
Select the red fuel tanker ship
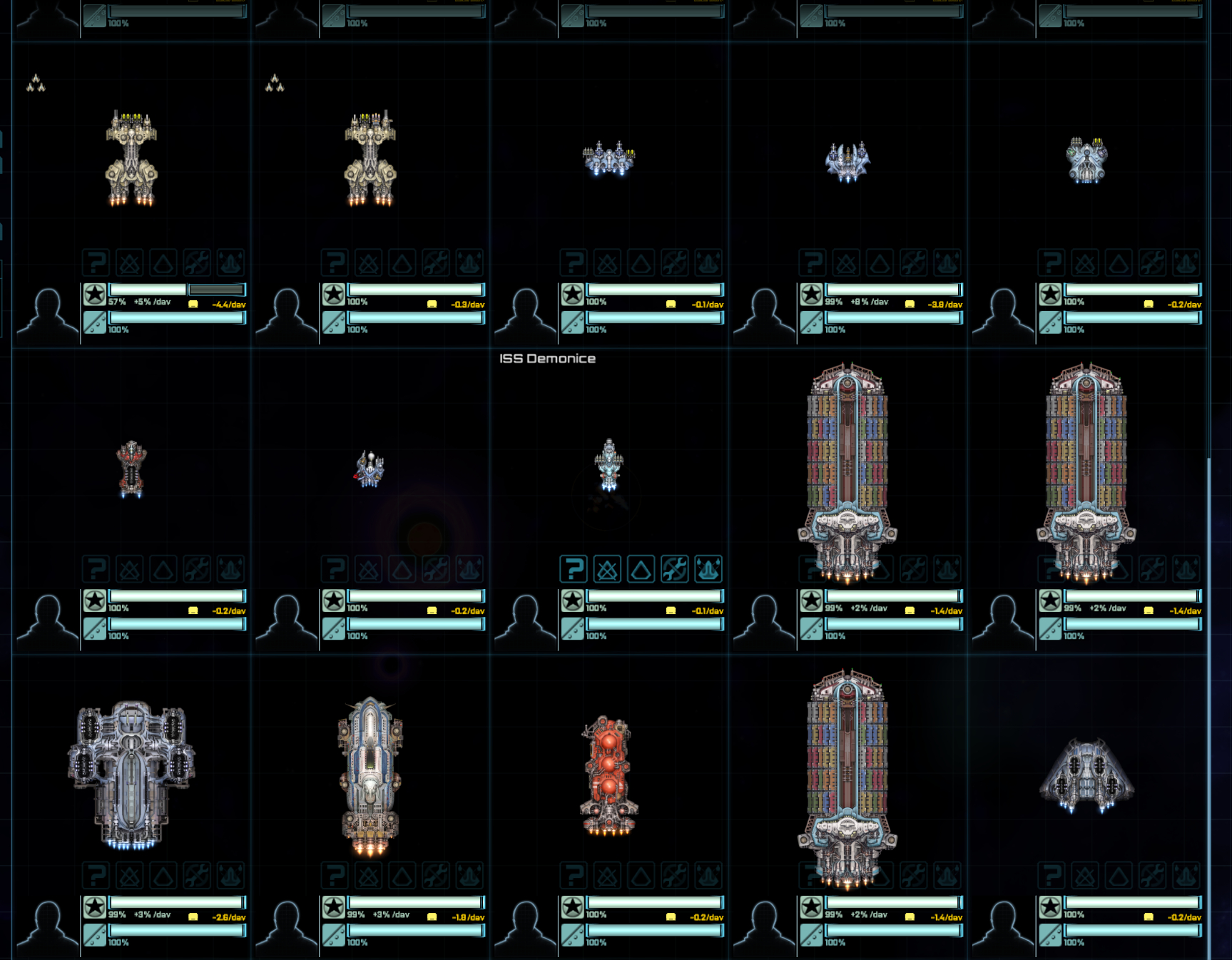coord(609,776)
